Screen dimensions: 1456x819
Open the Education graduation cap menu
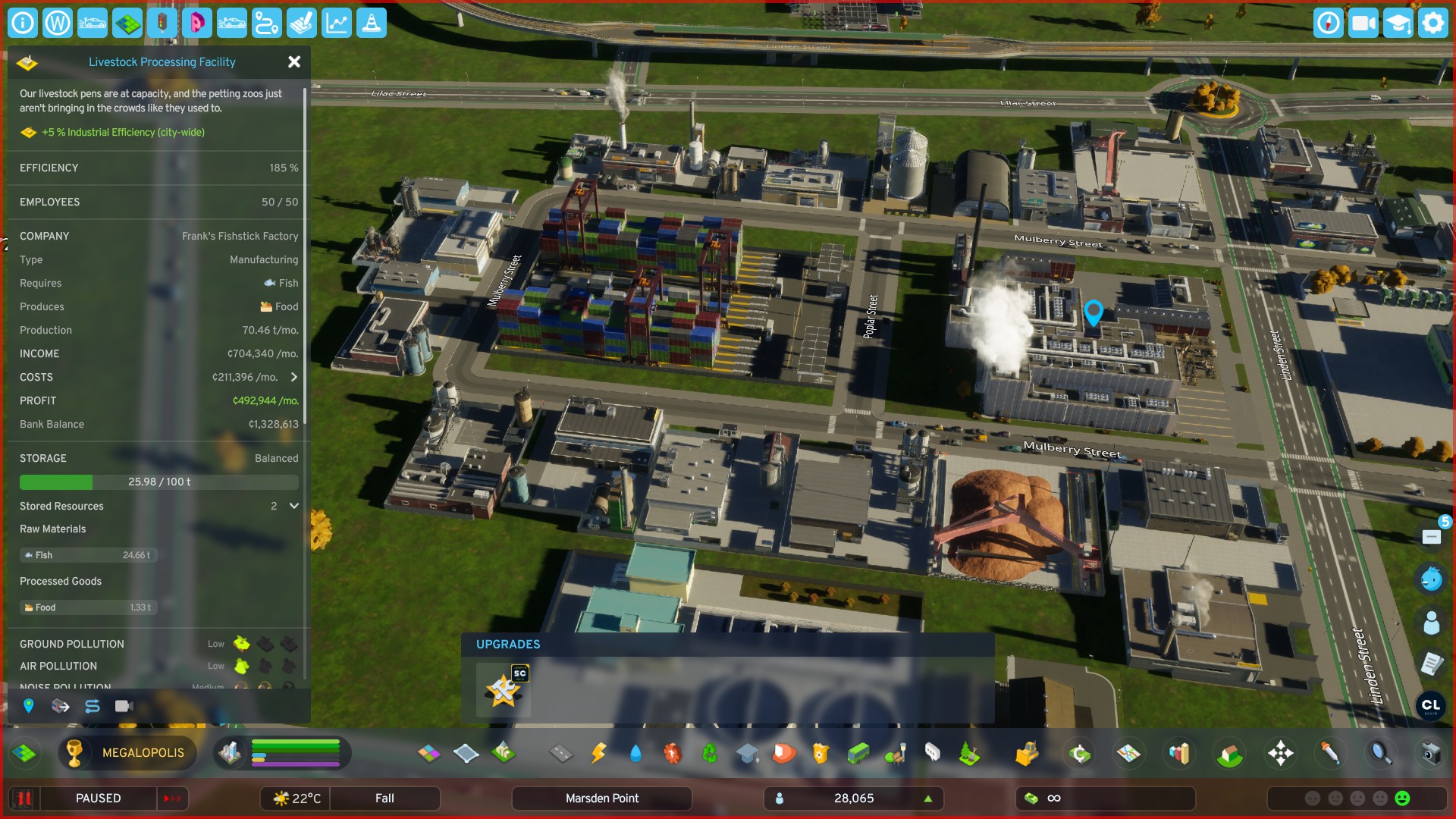[x=747, y=753]
